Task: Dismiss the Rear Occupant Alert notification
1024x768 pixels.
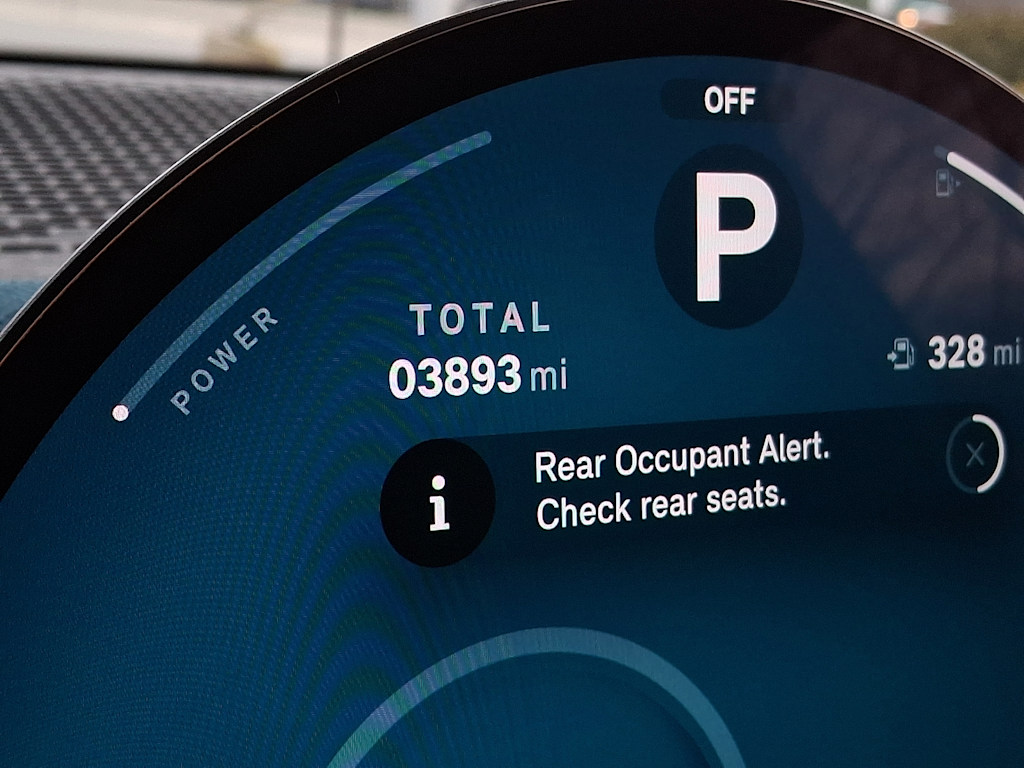Action: (975, 455)
